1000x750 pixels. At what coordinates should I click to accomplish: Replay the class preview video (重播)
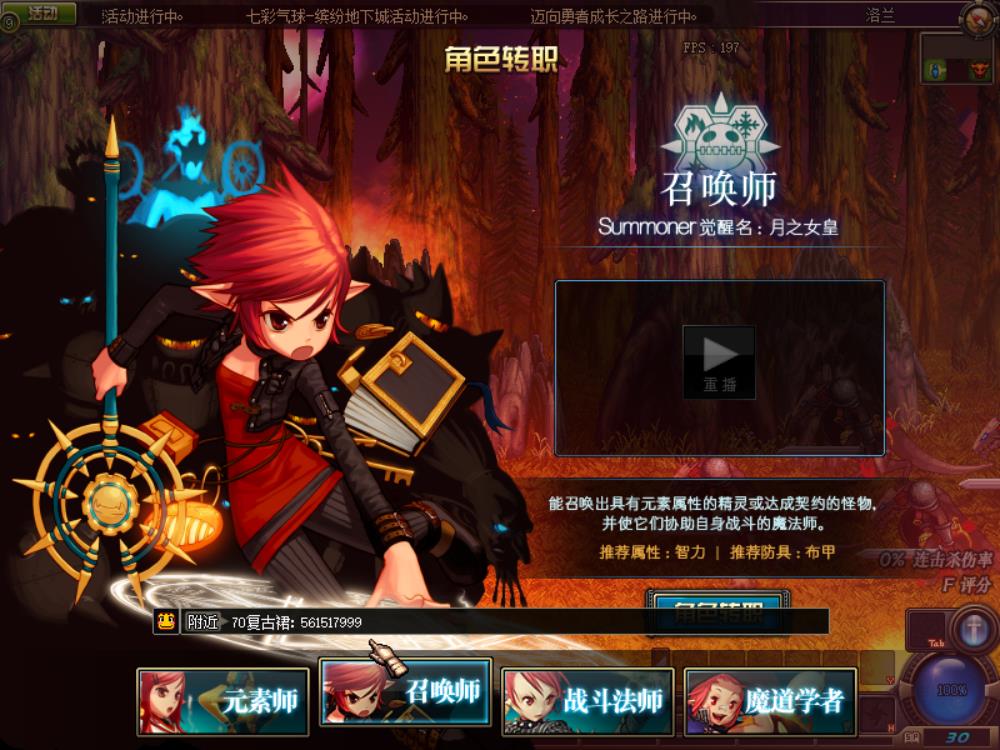(719, 362)
